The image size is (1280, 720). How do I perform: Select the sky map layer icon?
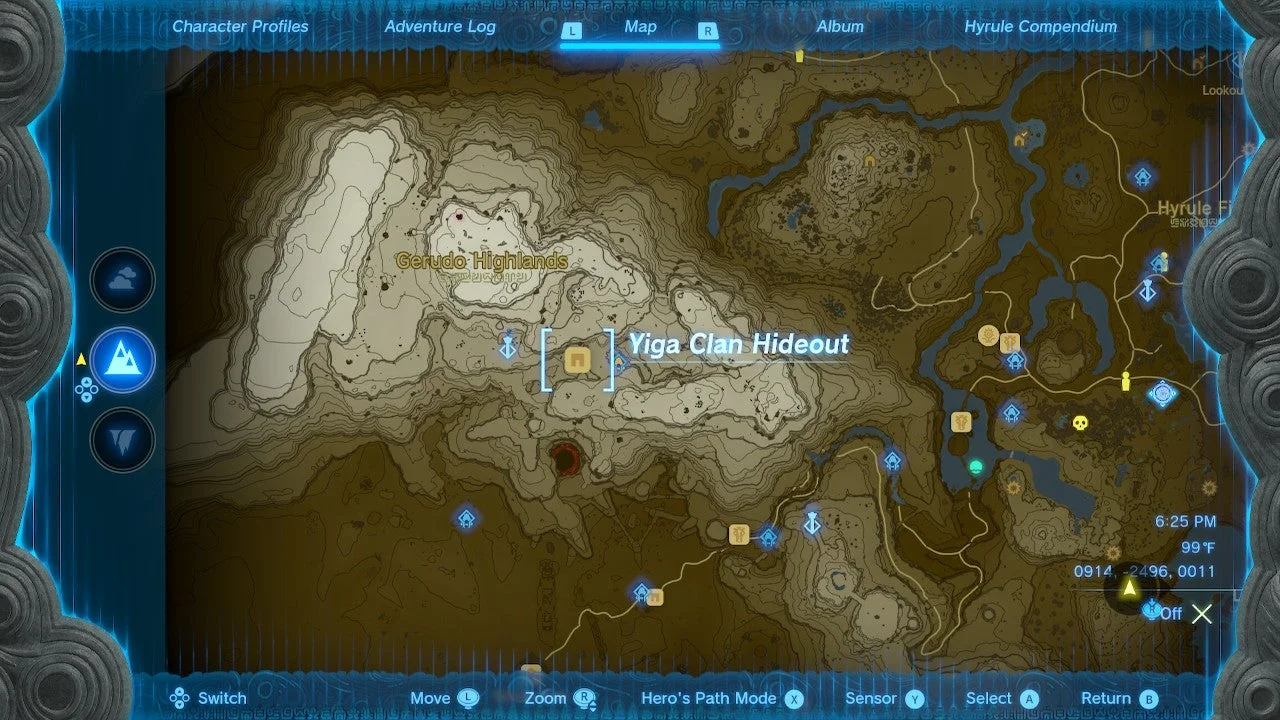[122, 280]
